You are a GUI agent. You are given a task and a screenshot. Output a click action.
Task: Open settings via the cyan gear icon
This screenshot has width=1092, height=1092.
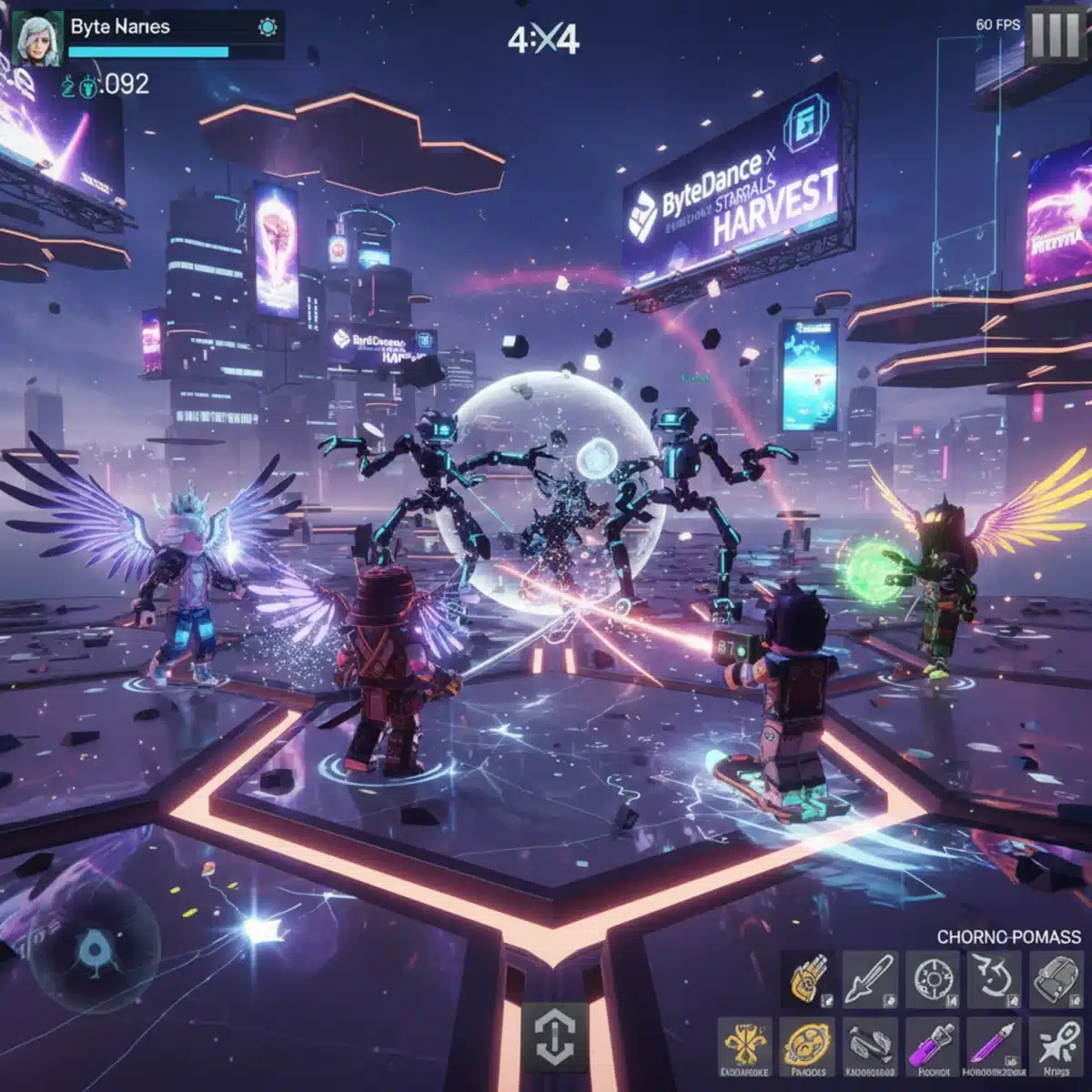coord(268,27)
